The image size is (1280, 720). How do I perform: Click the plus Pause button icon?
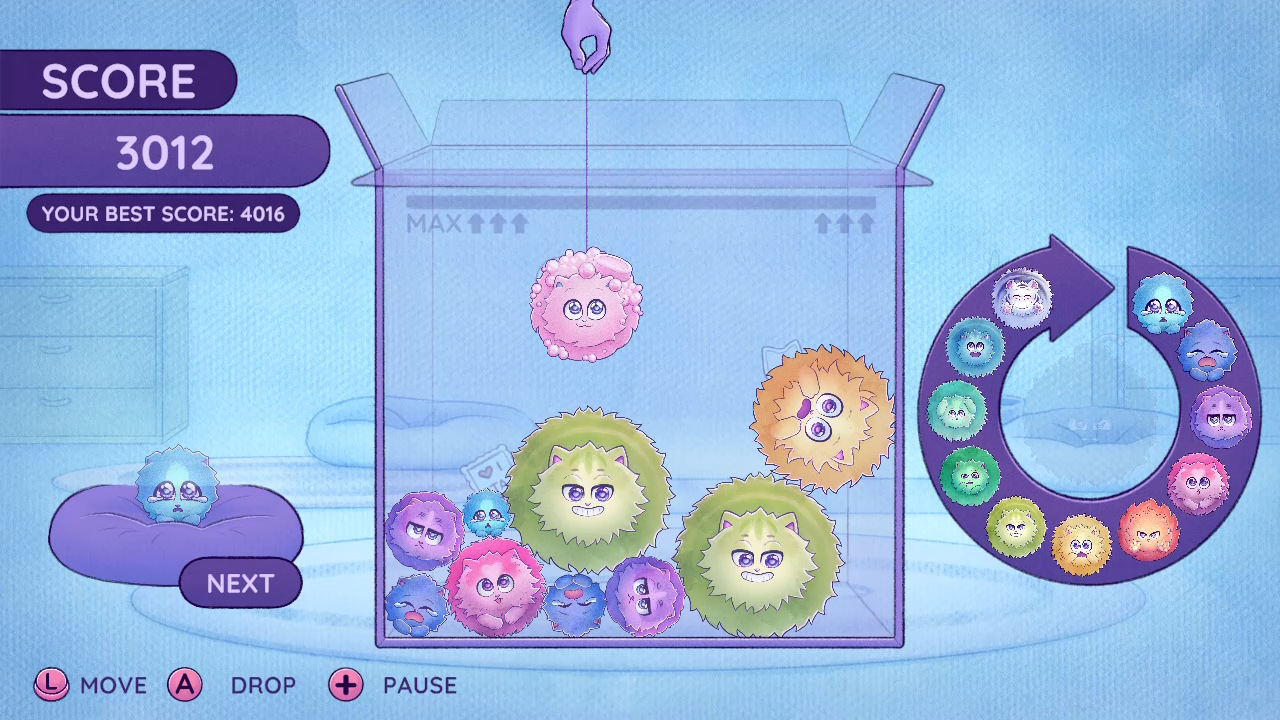(346, 686)
